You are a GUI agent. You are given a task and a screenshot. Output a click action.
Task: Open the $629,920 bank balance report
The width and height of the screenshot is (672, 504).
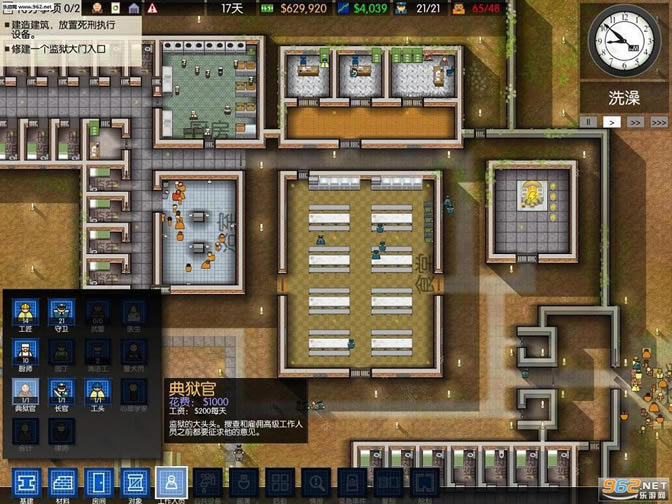coord(296,8)
